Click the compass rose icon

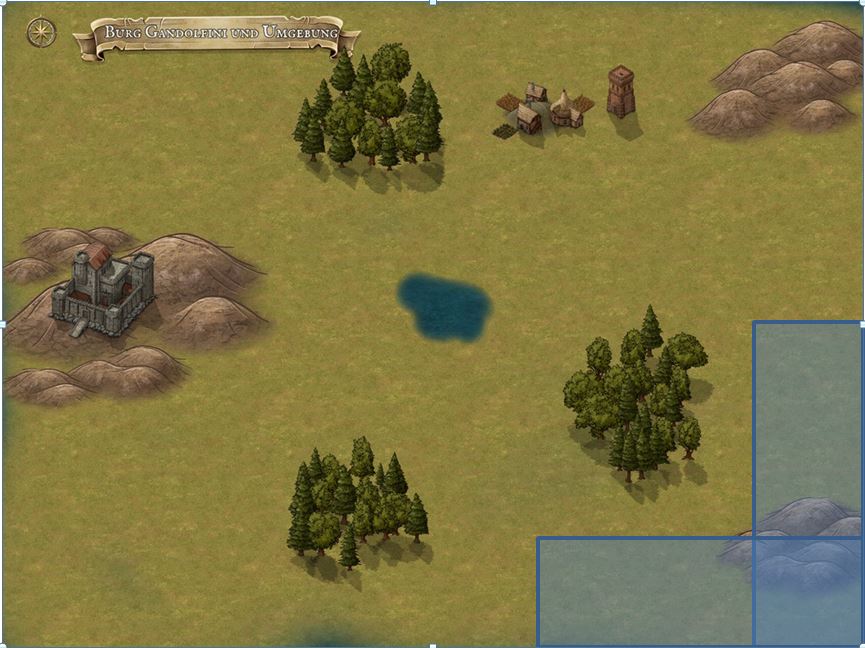(x=41, y=33)
